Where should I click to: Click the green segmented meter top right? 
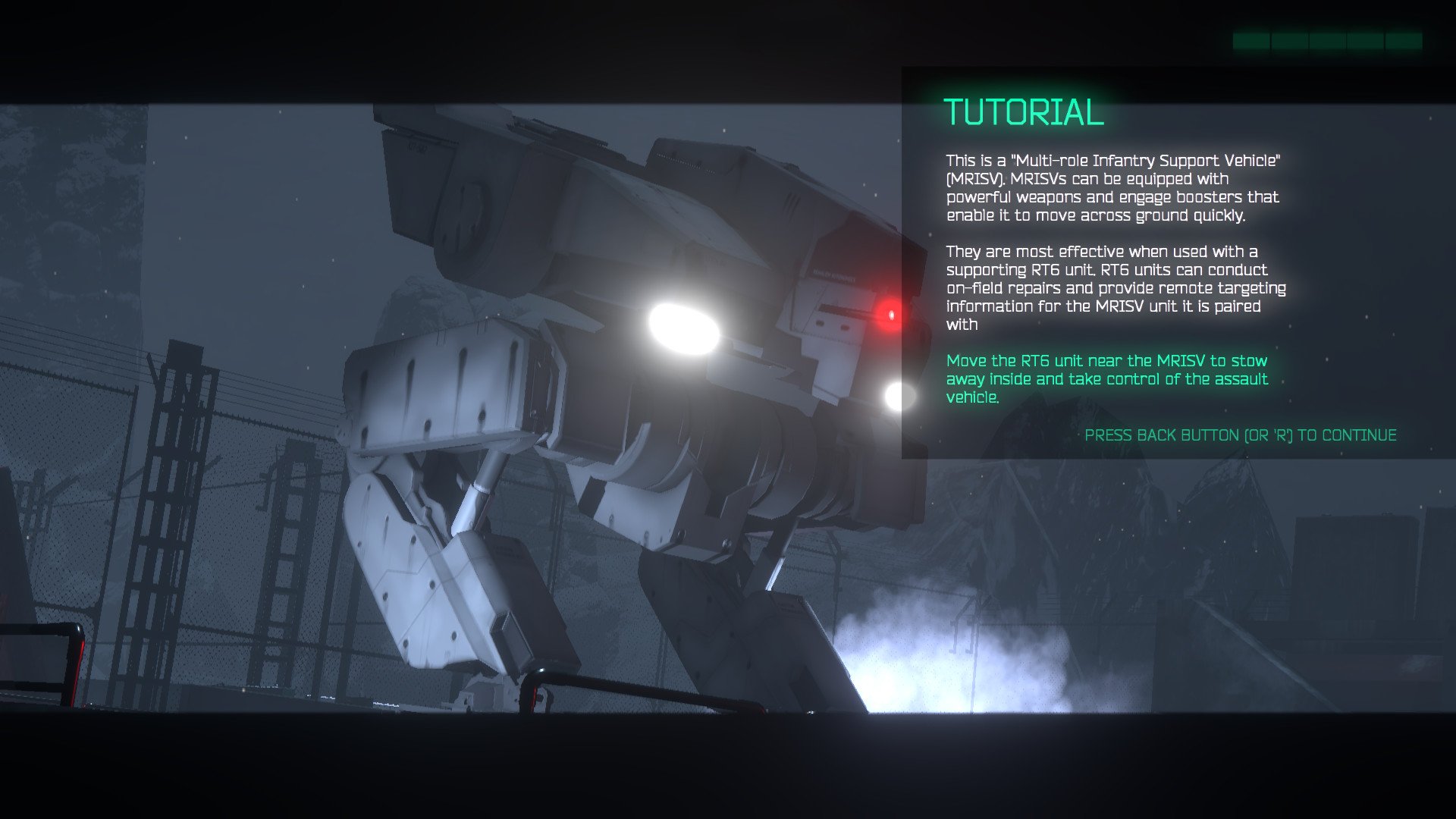tap(1327, 42)
